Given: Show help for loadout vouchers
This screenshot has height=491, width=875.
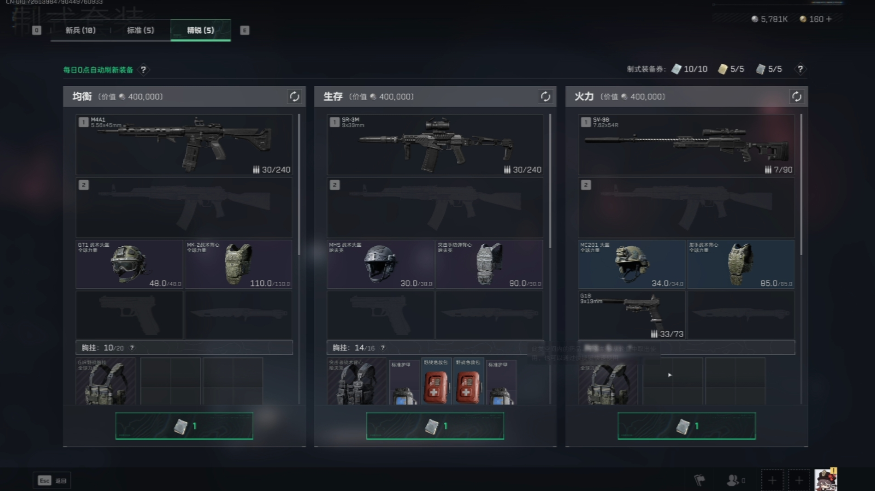Looking at the screenshot, I should (800, 69).
